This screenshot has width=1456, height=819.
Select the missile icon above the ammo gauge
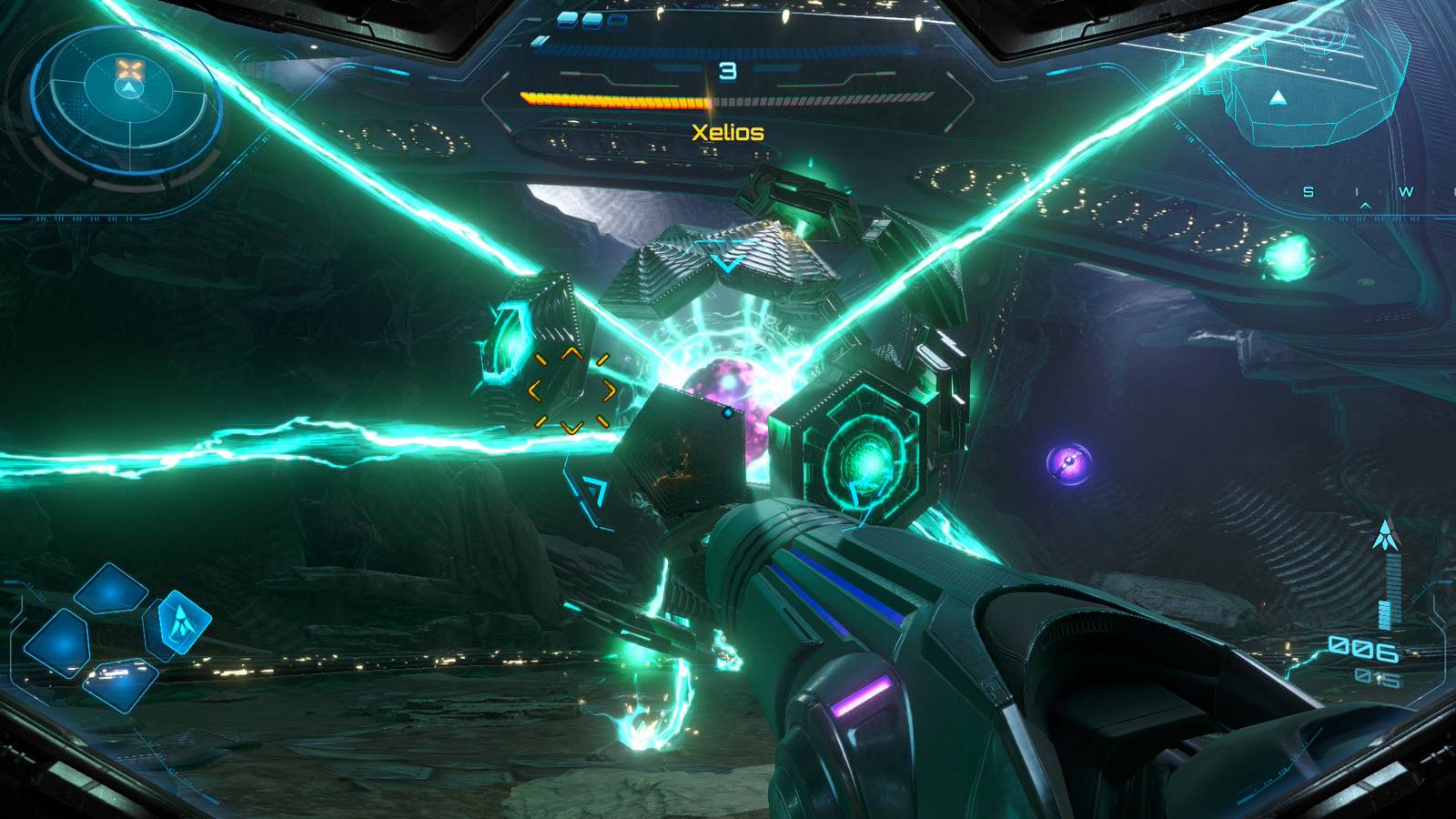coord(1384,535)
